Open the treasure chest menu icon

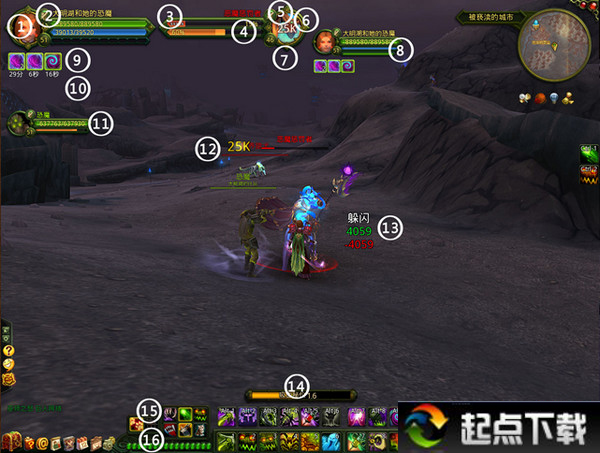point(12,443)
